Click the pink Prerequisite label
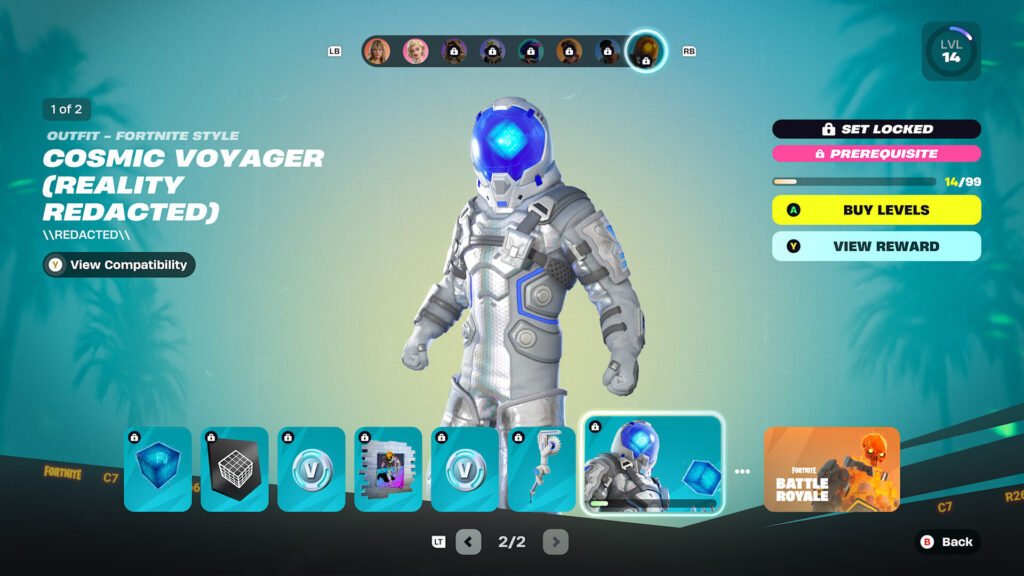1024x576 pixels. (876, 154)
